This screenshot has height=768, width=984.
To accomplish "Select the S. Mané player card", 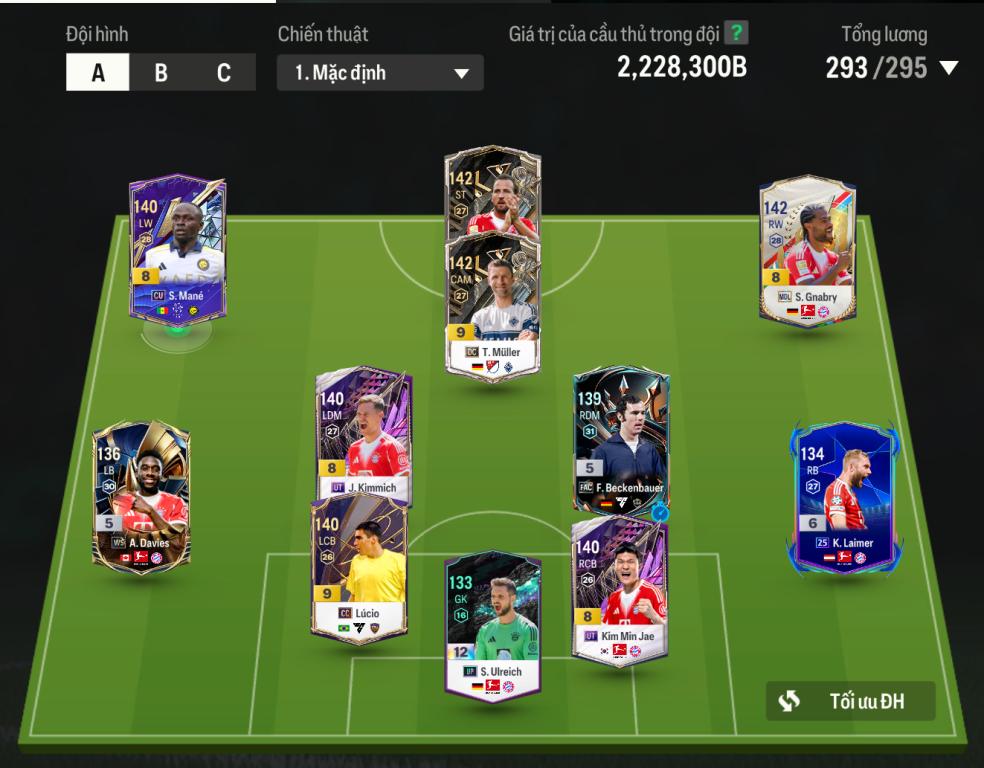I will pos(178,248).
